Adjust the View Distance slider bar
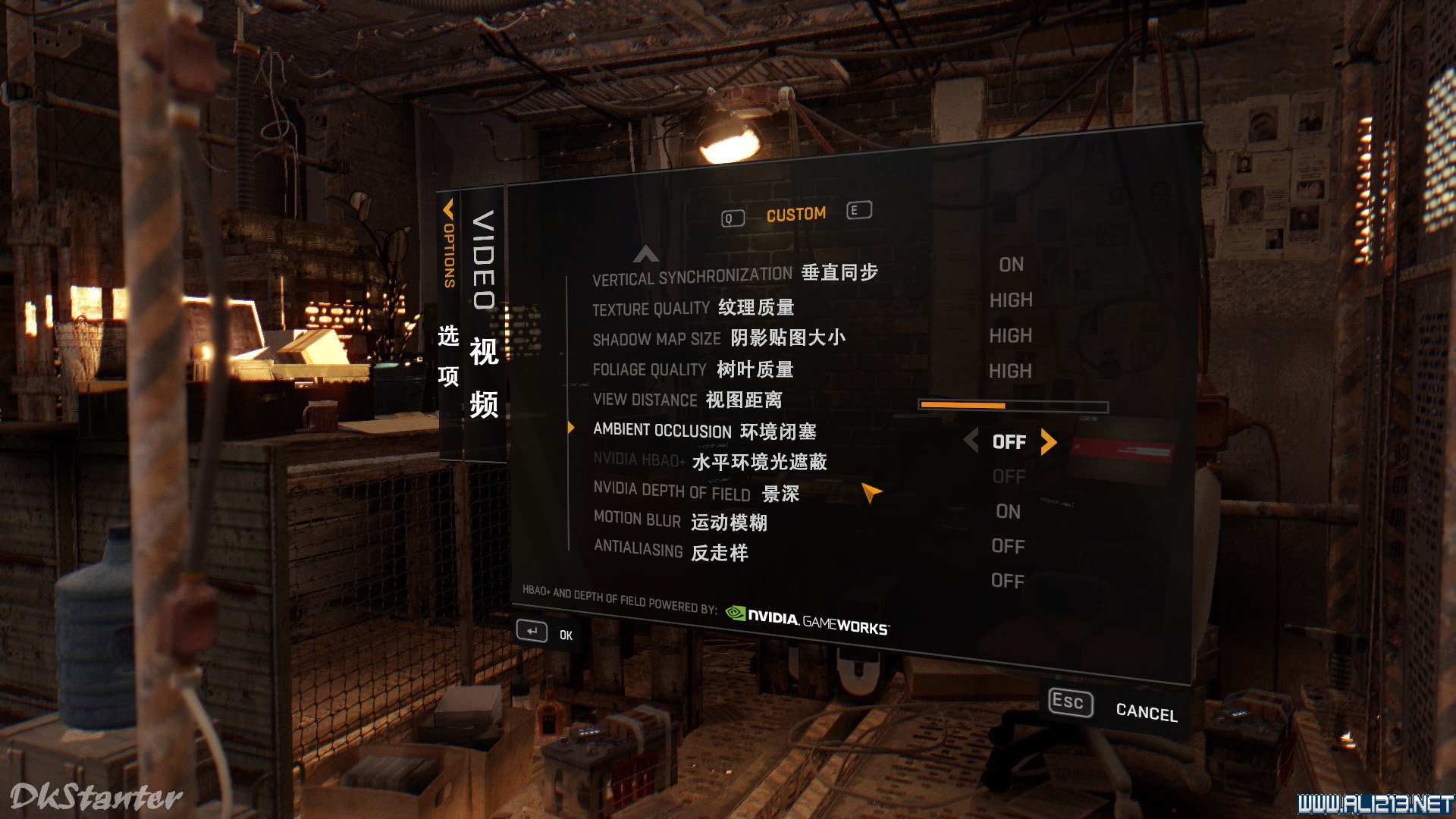The height and width of the screenshot is (819, 1456). 1012,406
